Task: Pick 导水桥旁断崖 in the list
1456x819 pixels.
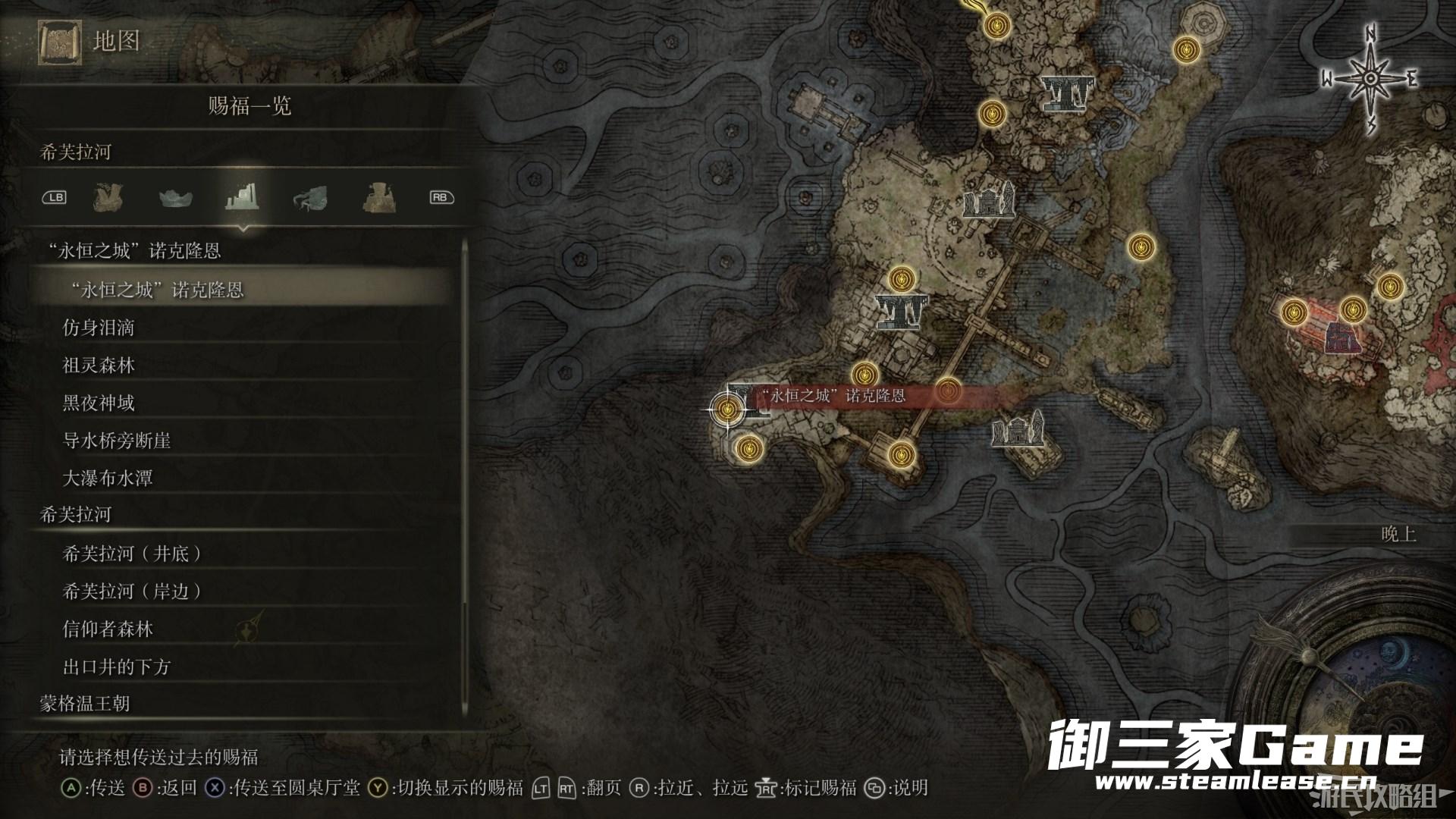Action: 117,441
